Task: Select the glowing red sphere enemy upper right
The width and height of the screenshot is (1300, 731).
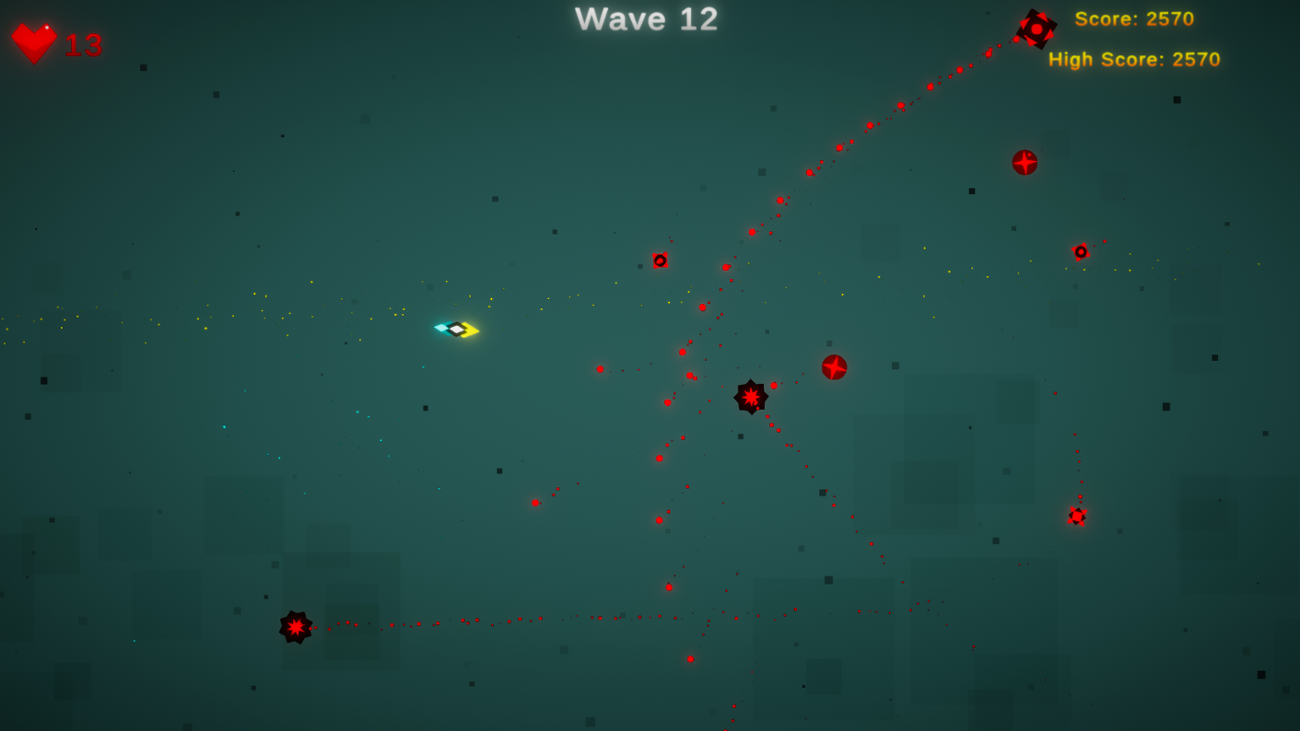Action: coord(1022,162)
